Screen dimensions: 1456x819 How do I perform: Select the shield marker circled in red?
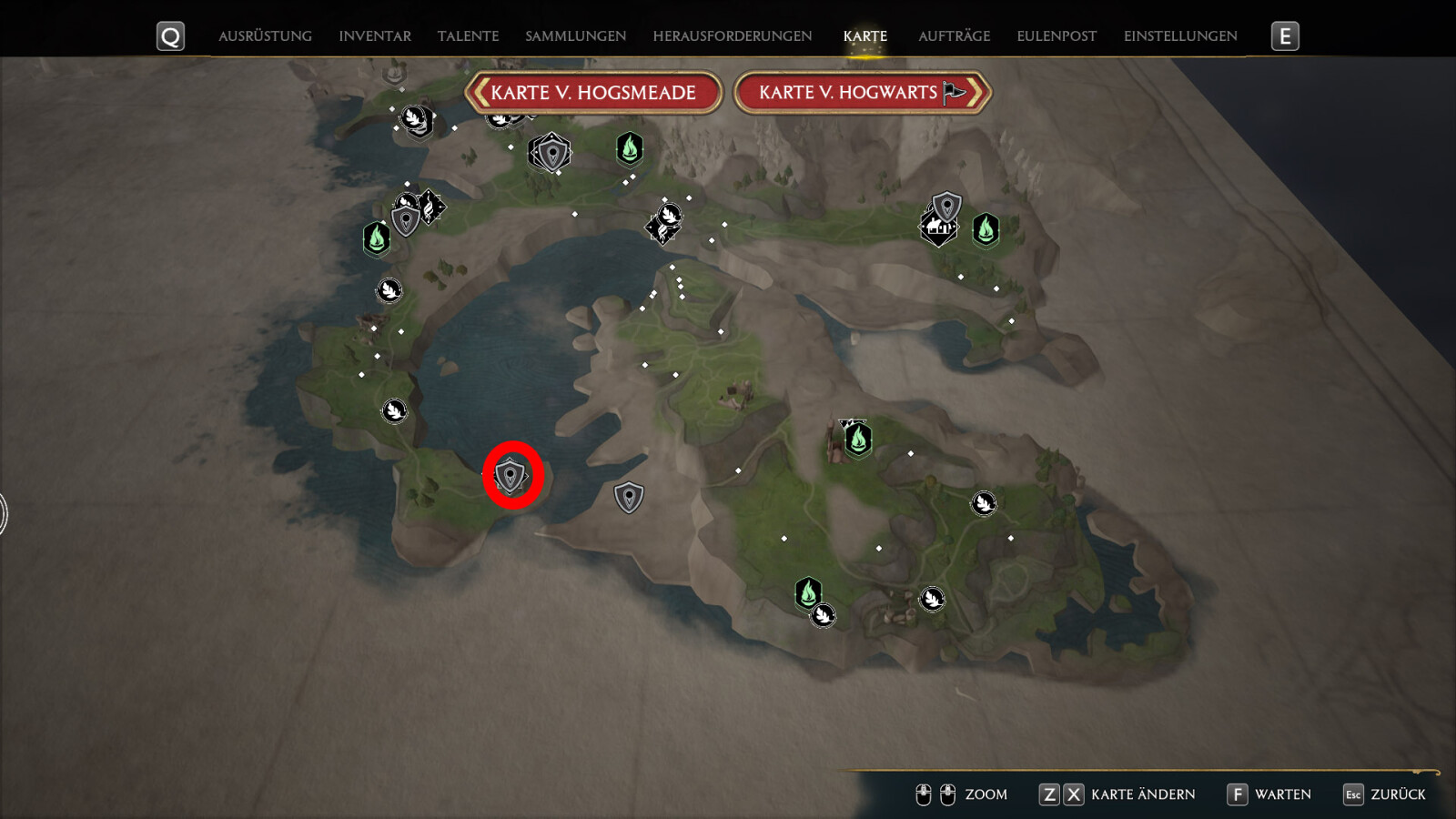511,475
